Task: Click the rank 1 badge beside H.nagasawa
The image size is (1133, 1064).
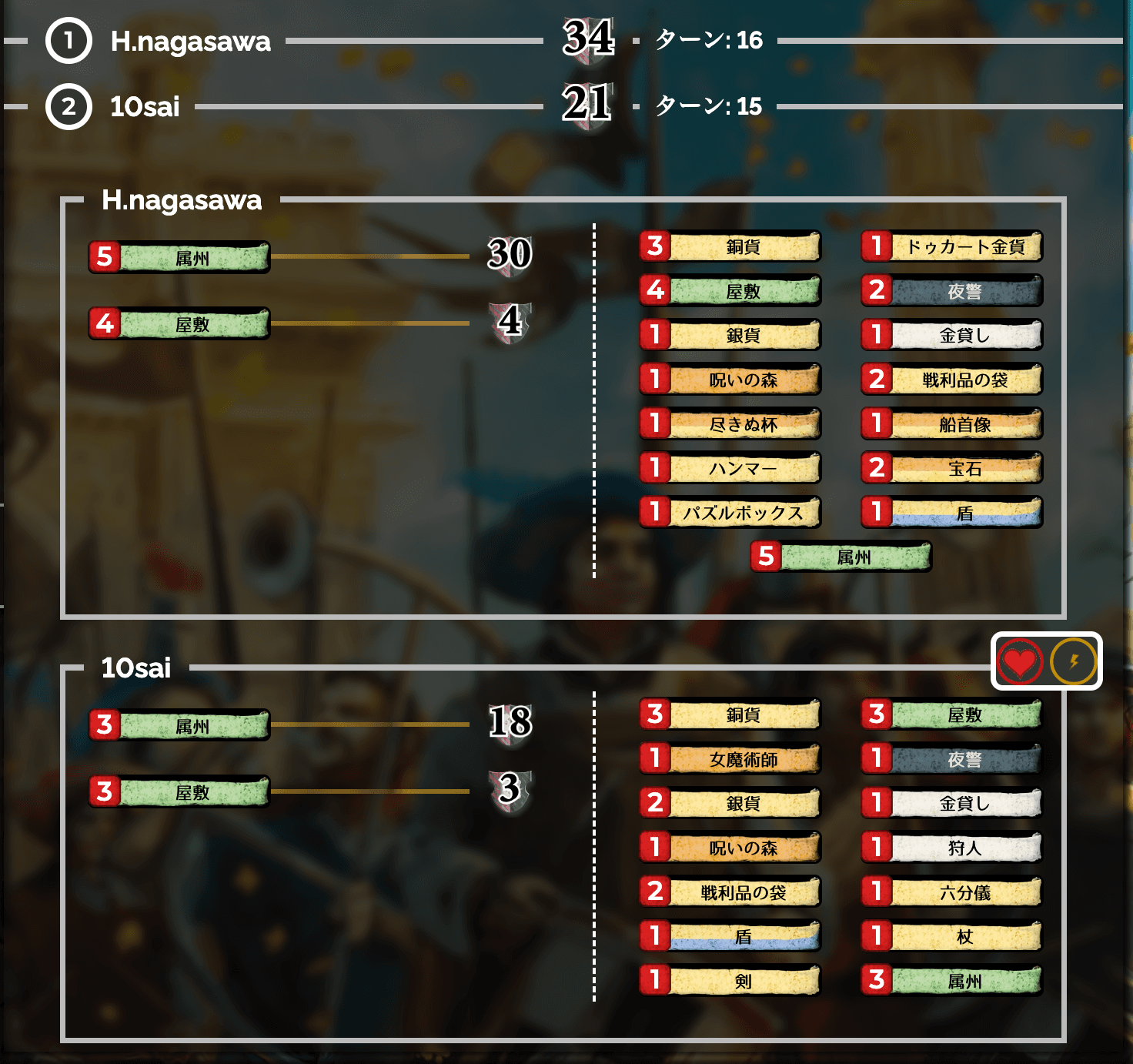Action: tap(68, 43)
